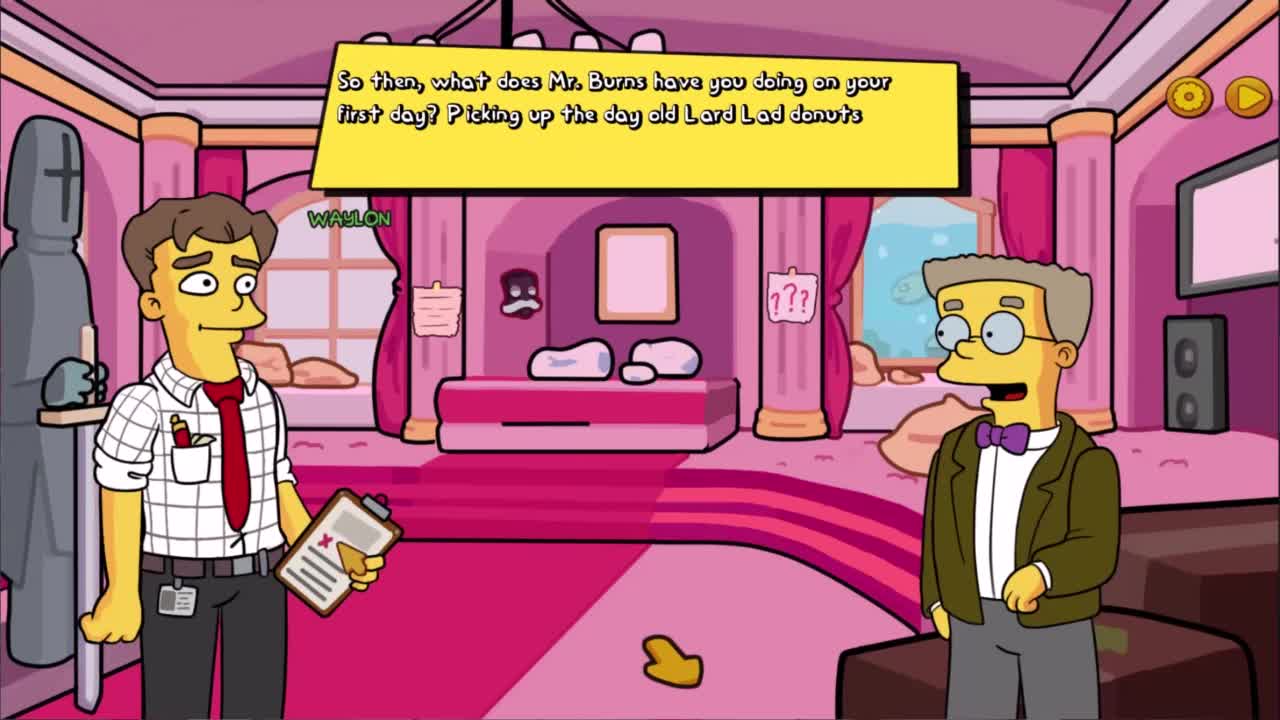The width and height of the screenshot is (1280, 720).
Task: Click the orange play skip button
Action: click(x=1247, y=97)
